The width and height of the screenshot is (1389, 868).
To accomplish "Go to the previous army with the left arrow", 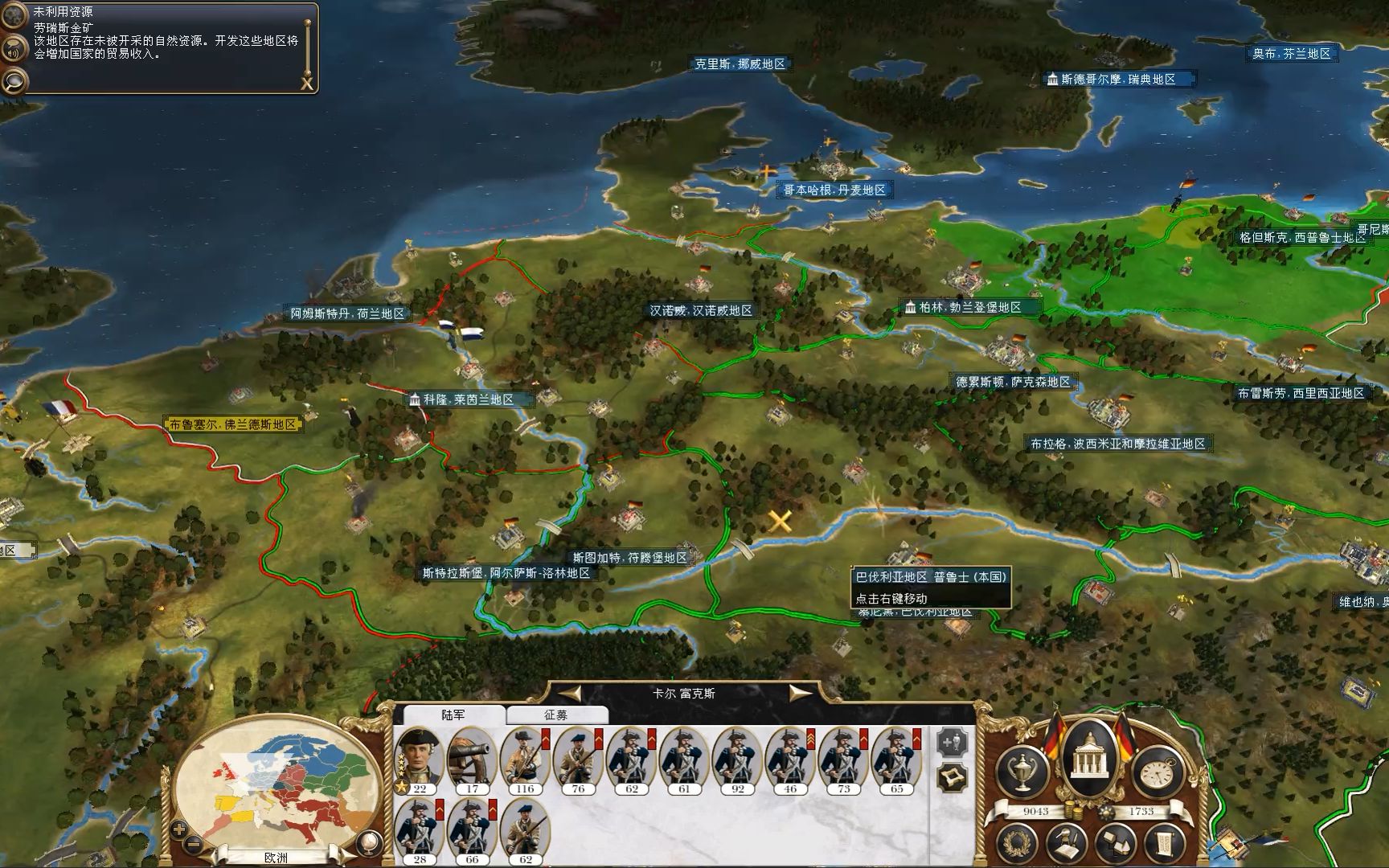I will (570, 693).
